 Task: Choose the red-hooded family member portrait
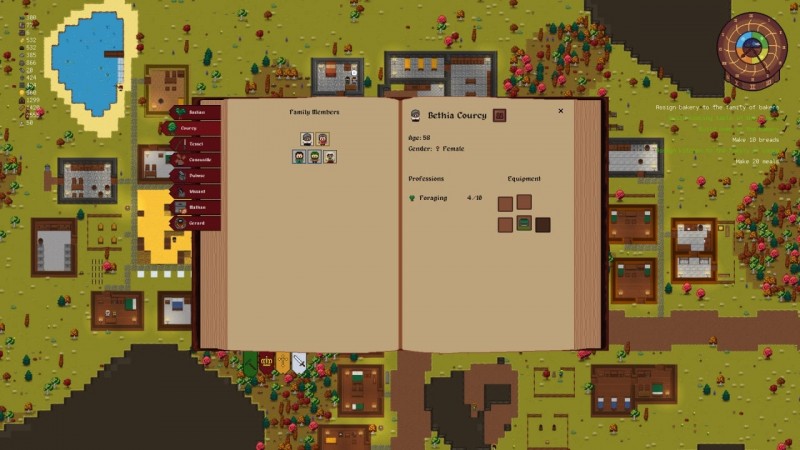pos(323,139)
